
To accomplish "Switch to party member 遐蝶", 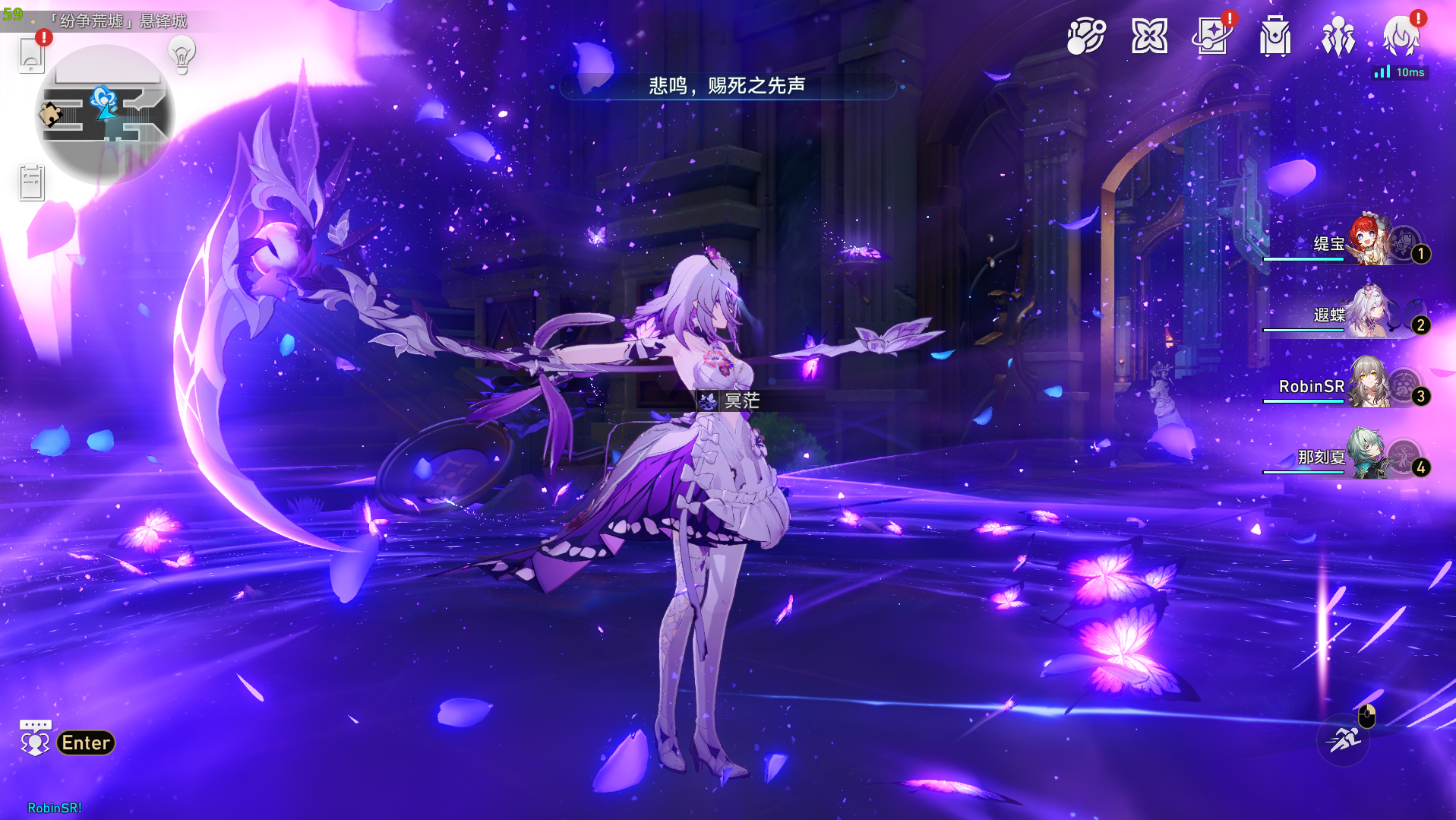I will 1369,313.
